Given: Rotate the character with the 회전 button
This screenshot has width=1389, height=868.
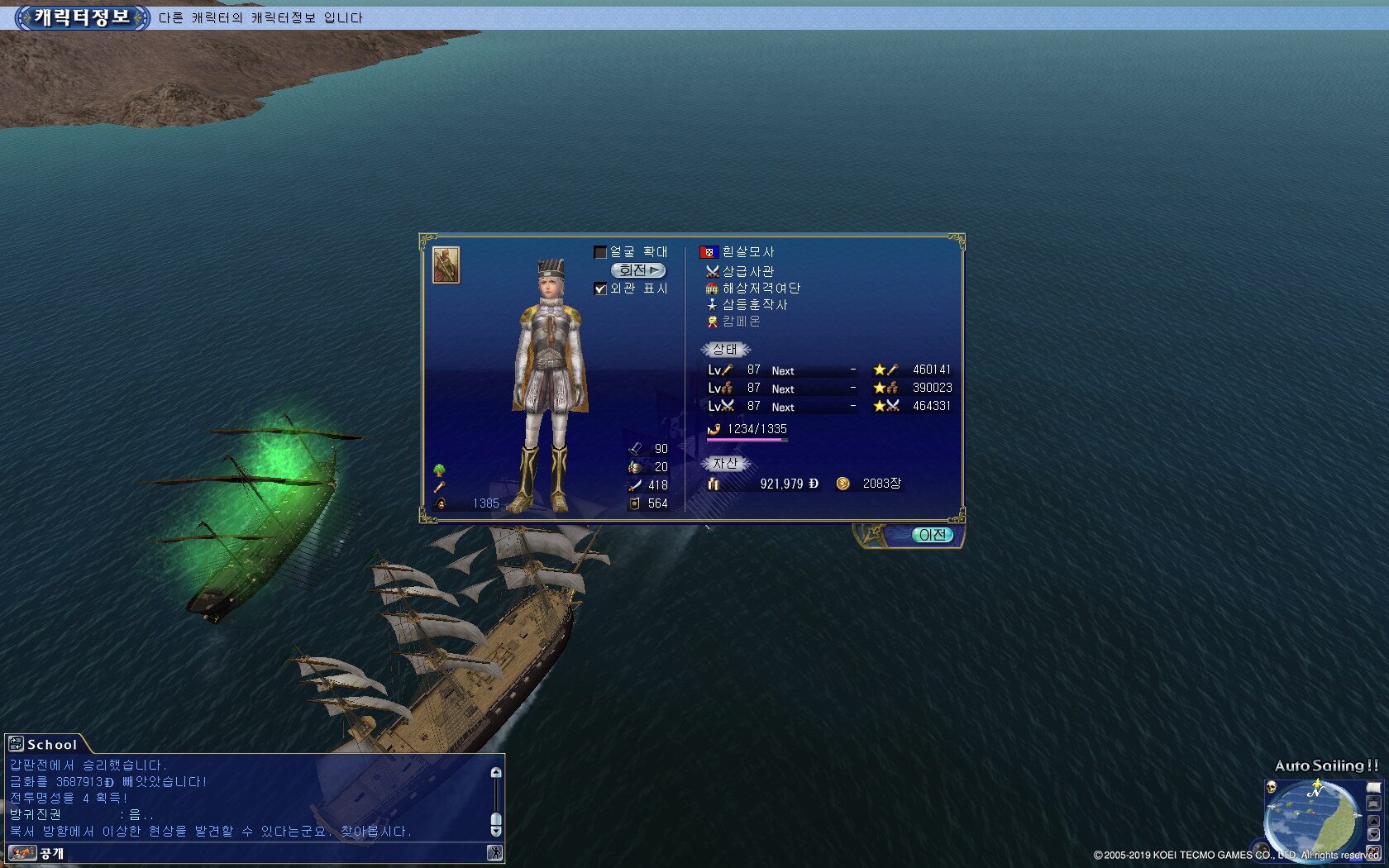Looking at the screenshot, I should pos(638,270).
